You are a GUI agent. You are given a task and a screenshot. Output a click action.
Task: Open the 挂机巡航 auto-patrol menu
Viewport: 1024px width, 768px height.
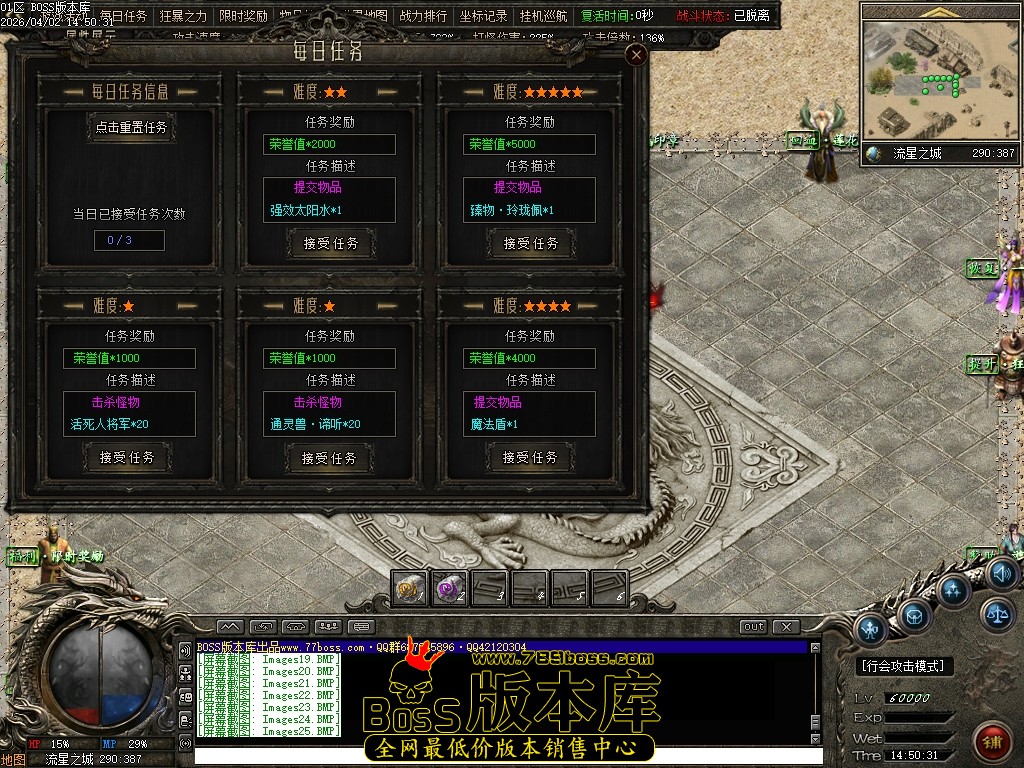(x=543, y=16)
